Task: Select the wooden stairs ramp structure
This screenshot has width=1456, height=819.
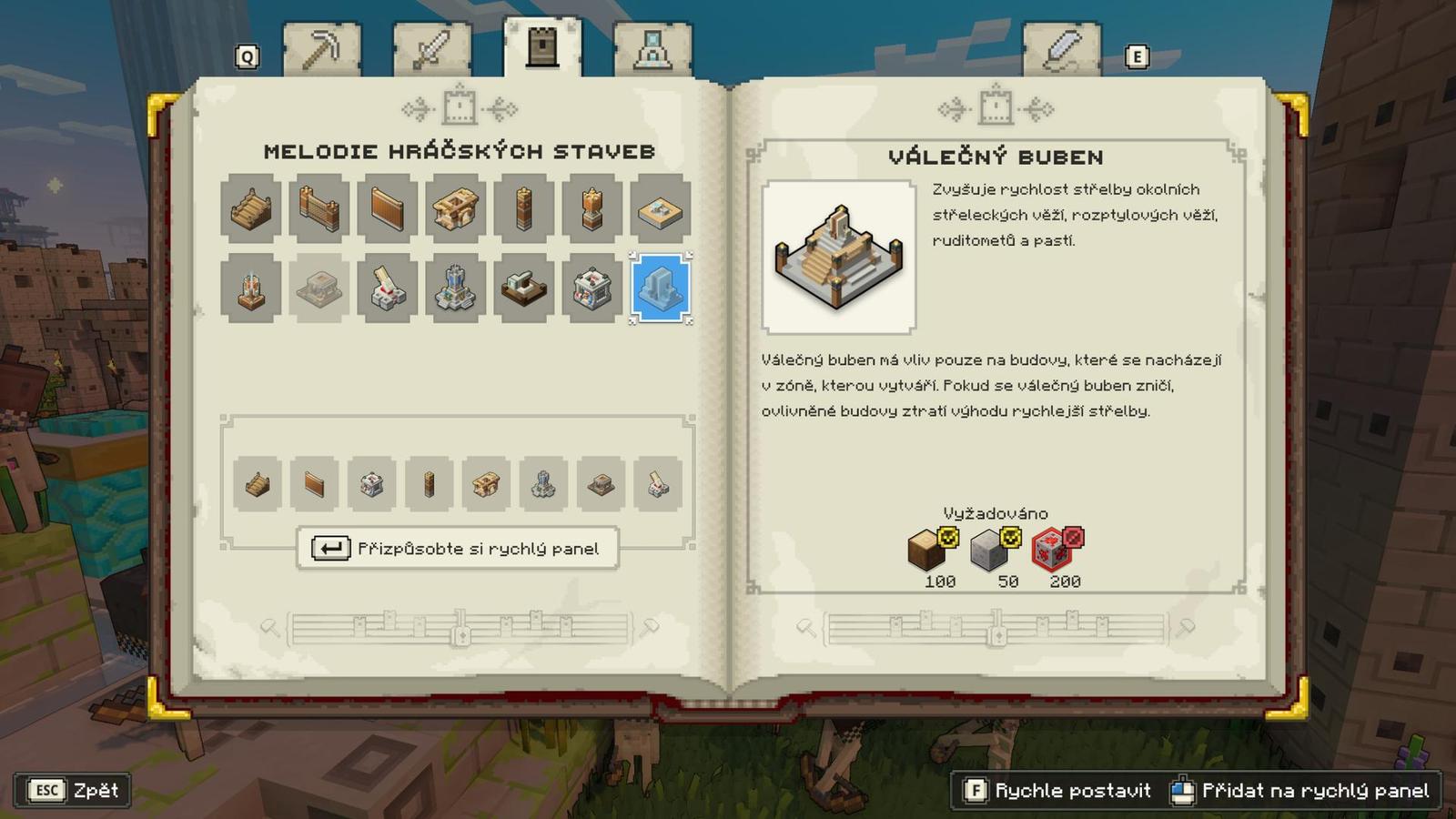Action: pos(251,208)
